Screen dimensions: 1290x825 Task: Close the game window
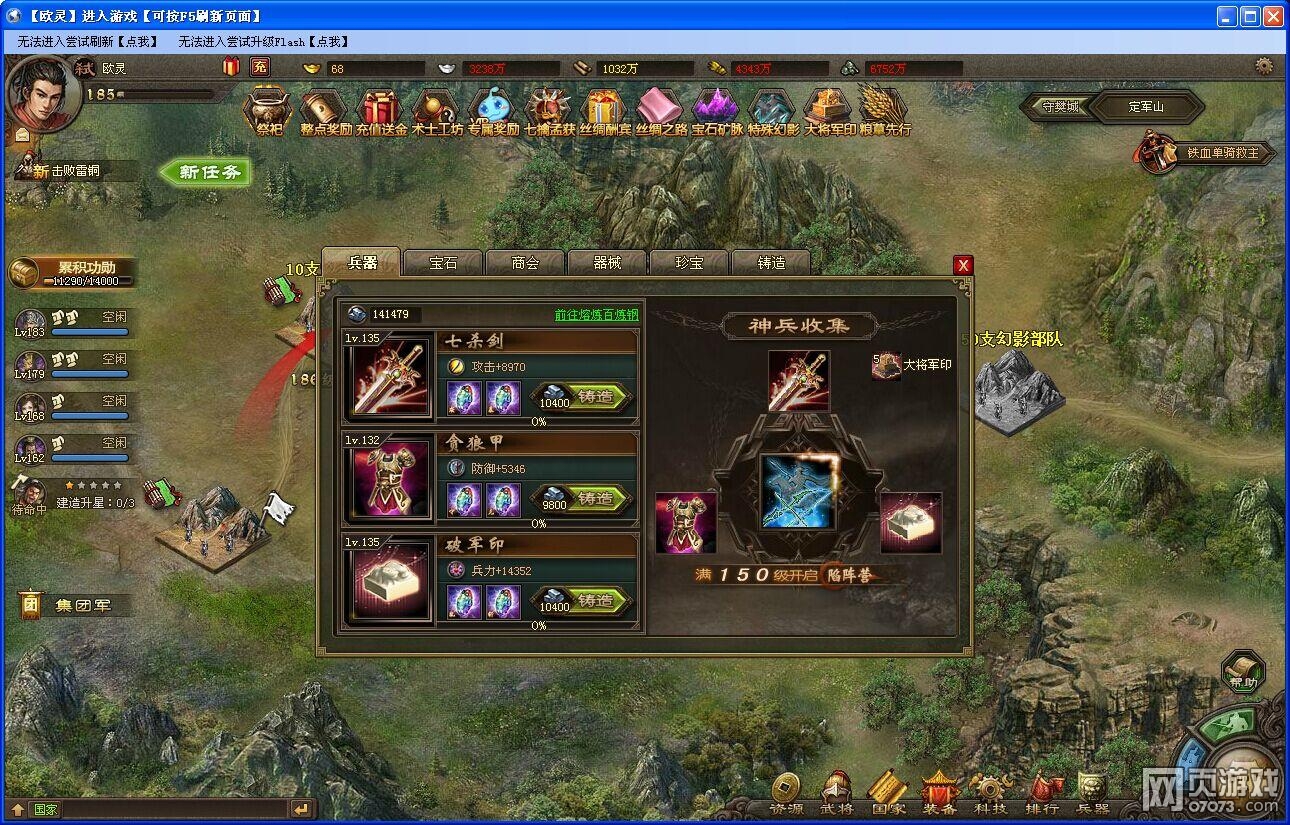tap(1273, 16)
